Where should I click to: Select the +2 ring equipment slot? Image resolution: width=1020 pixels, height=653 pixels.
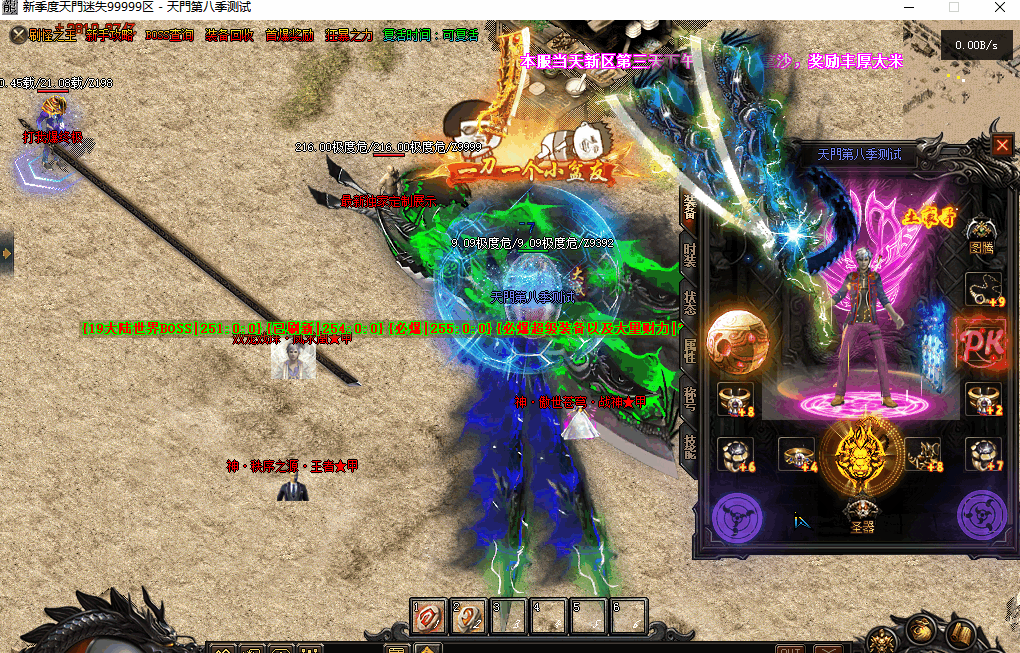(982, 399)
